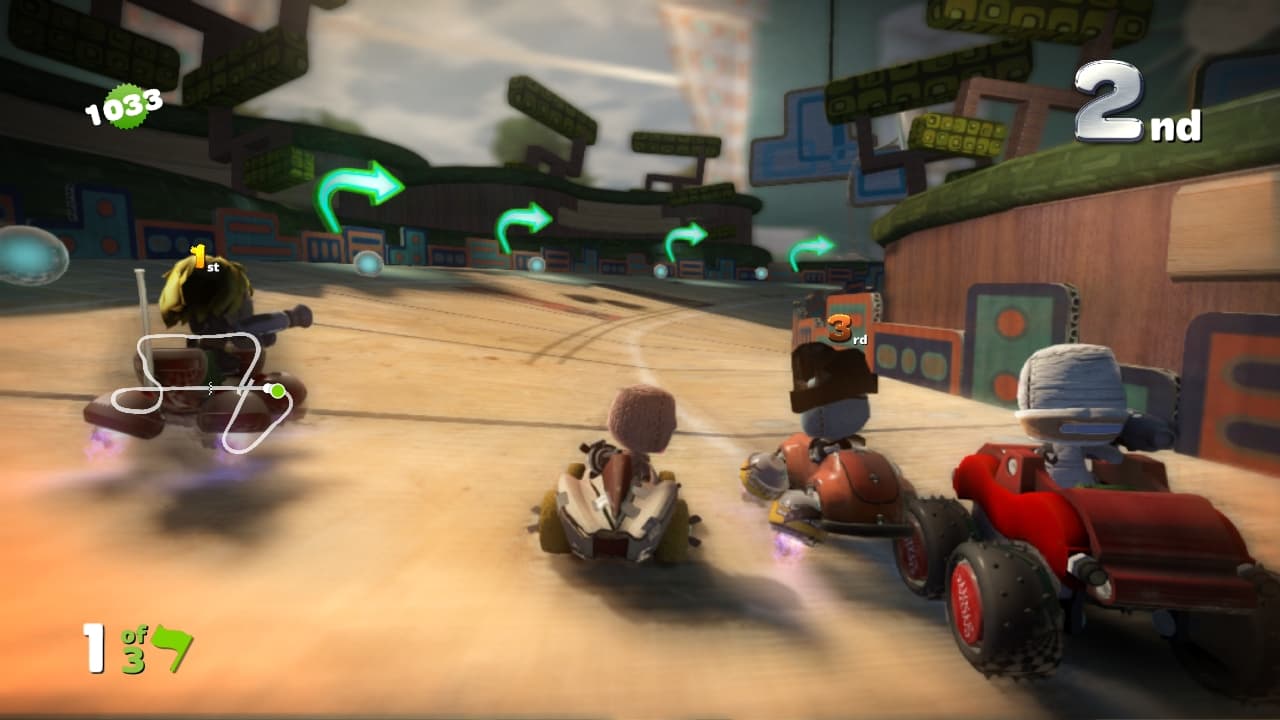1280x720 pixels.
Task: Click the rightmost small green arrow marker
Action: tap(812, 246)
